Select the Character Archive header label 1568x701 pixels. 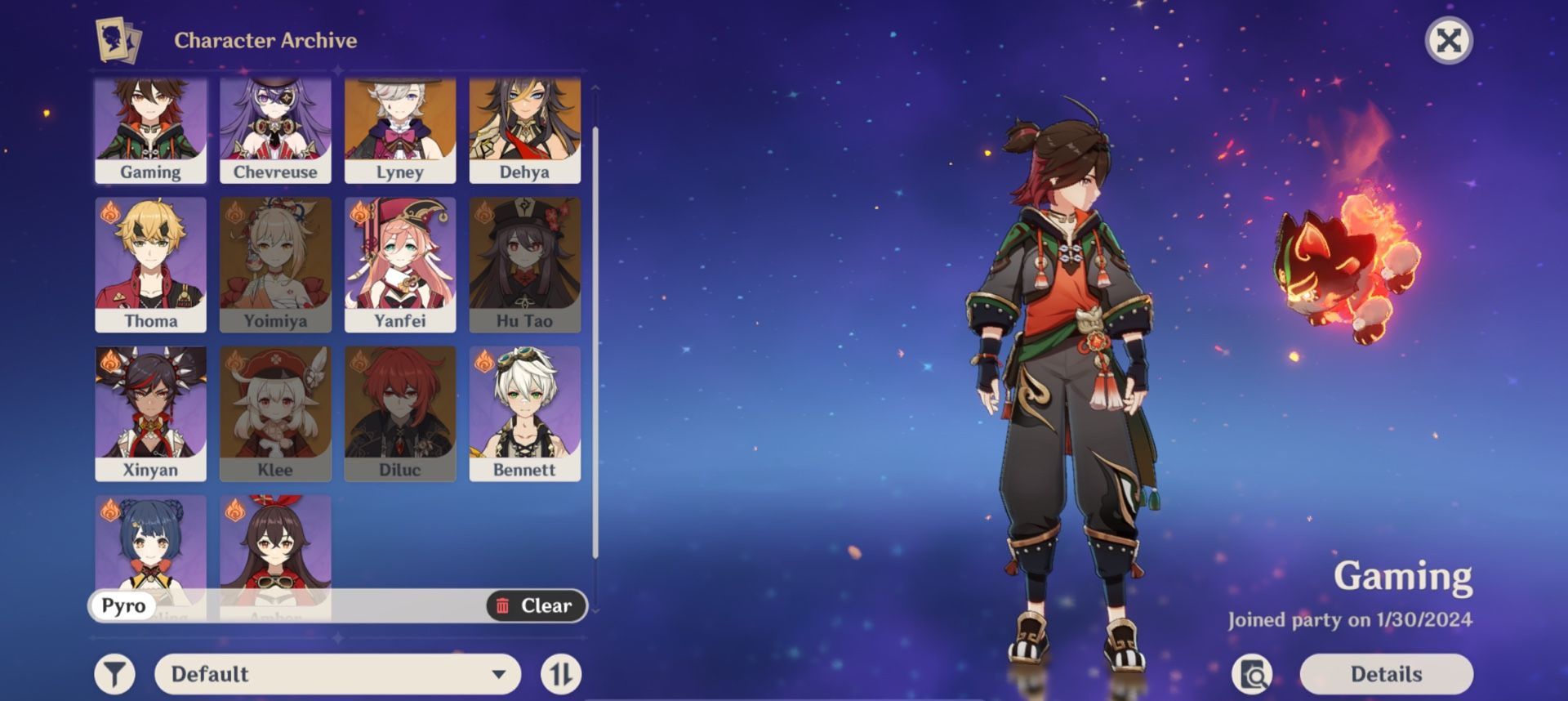265,39
